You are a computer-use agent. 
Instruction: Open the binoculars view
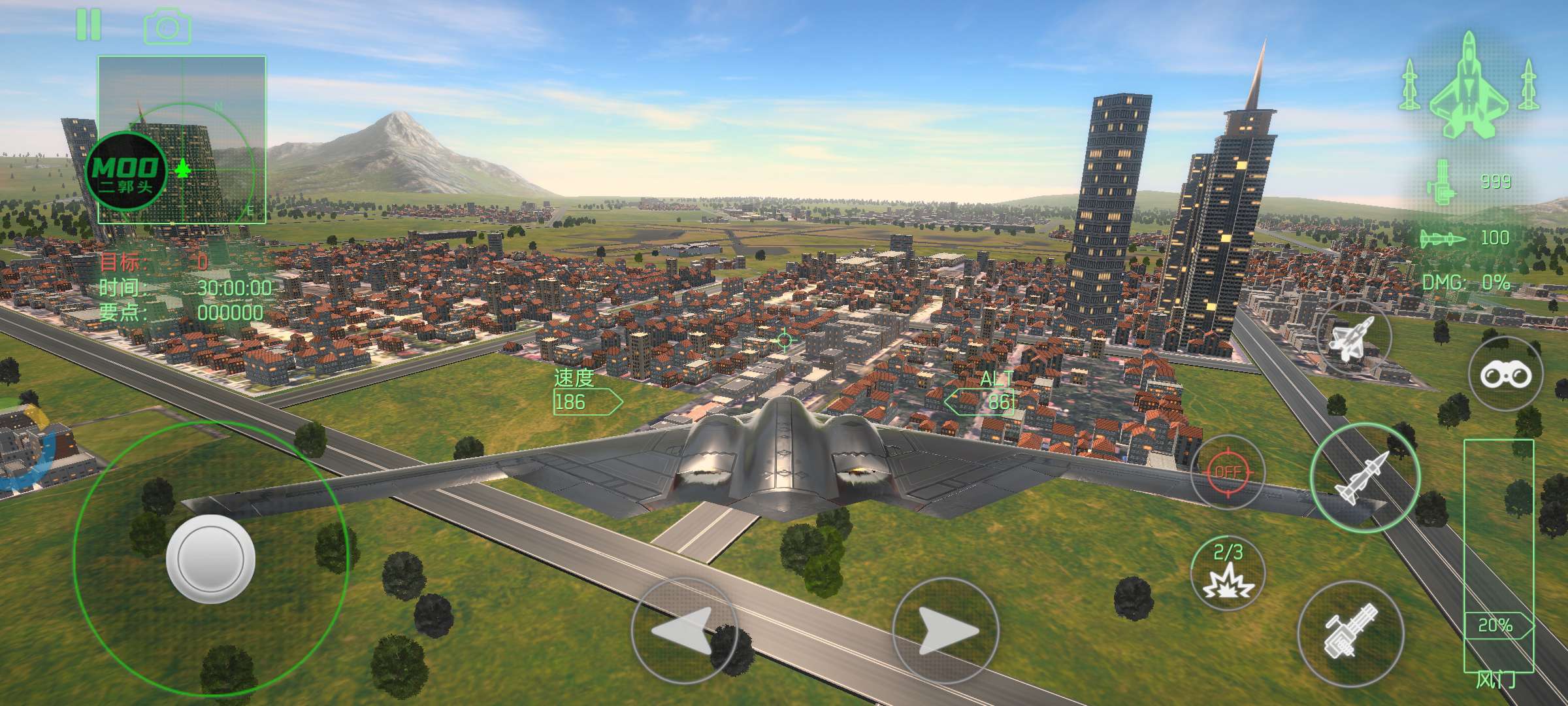[1505, 375]
